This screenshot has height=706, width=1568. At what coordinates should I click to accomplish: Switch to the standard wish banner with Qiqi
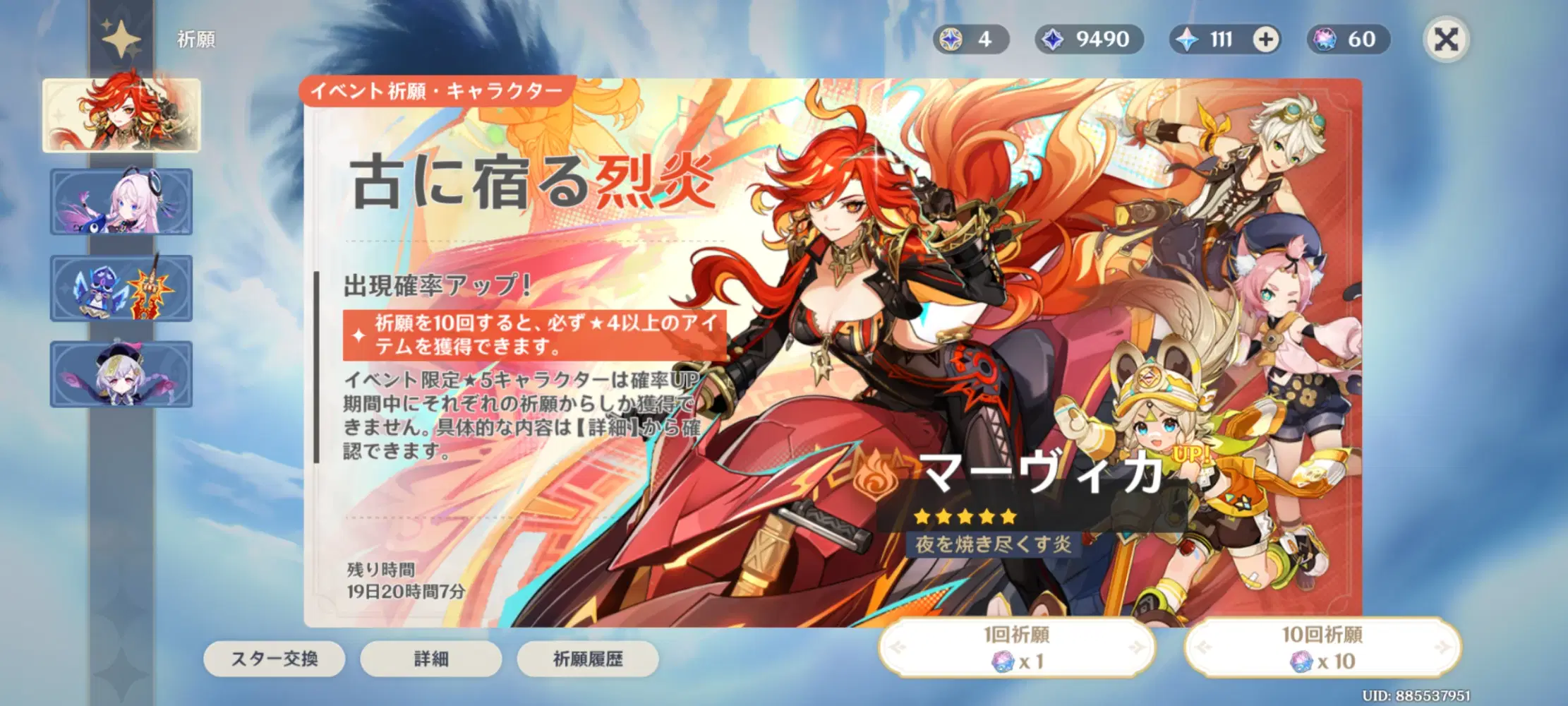click(123, 376)
